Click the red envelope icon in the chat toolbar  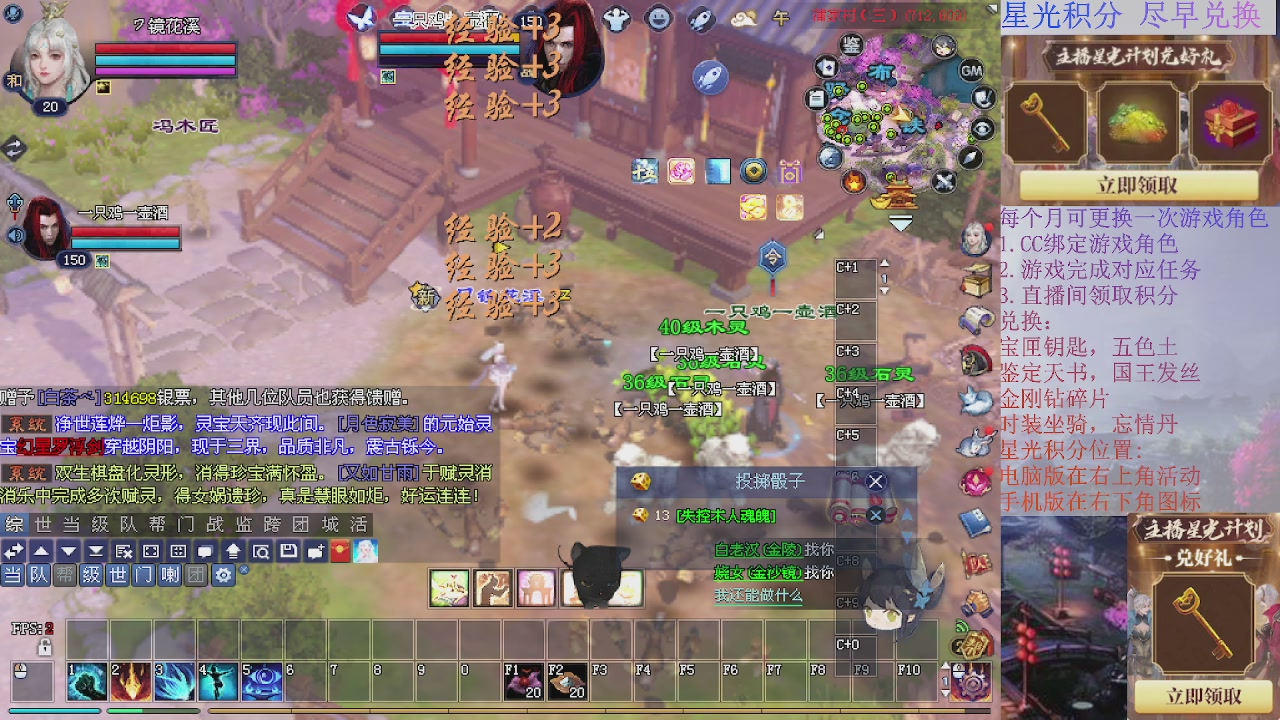(x=341, y=551)
